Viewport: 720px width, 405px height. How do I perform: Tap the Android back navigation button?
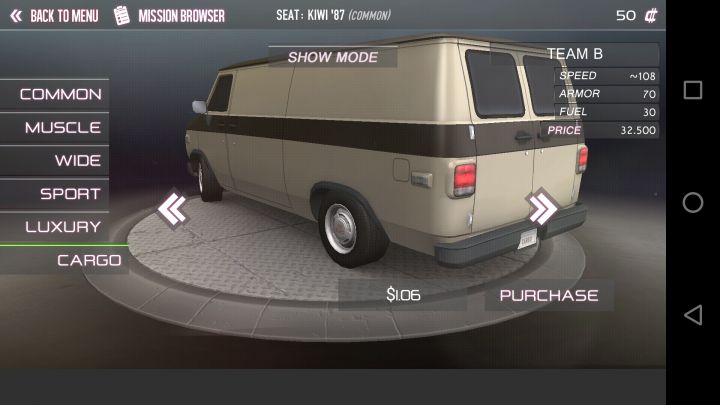click(x=692, y=315)
